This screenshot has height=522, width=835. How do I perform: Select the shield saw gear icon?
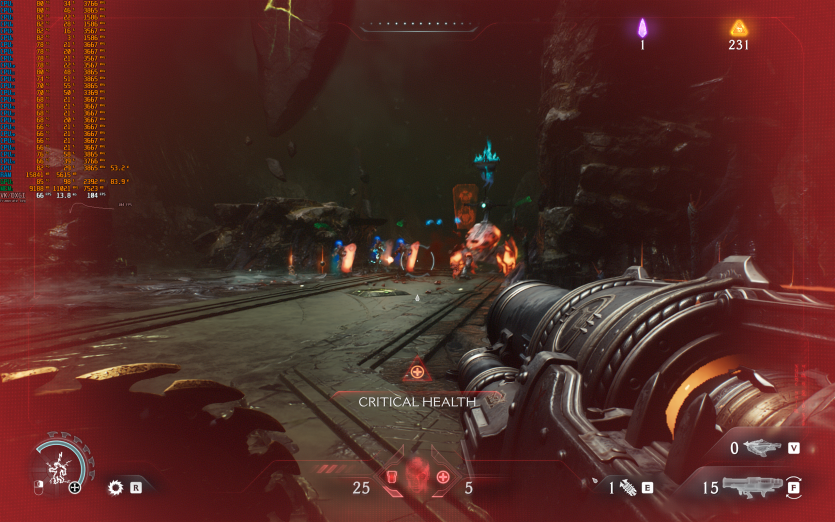click(x=115, y=487)
